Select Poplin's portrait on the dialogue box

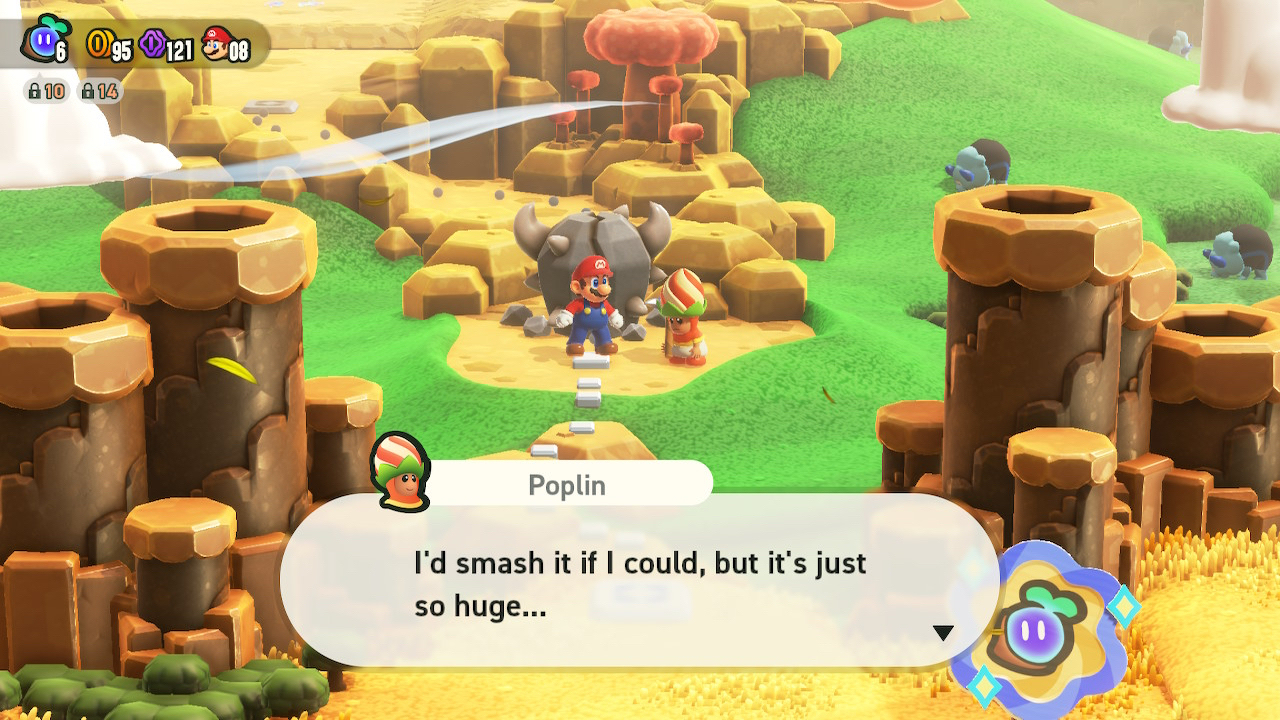[400, 472]
